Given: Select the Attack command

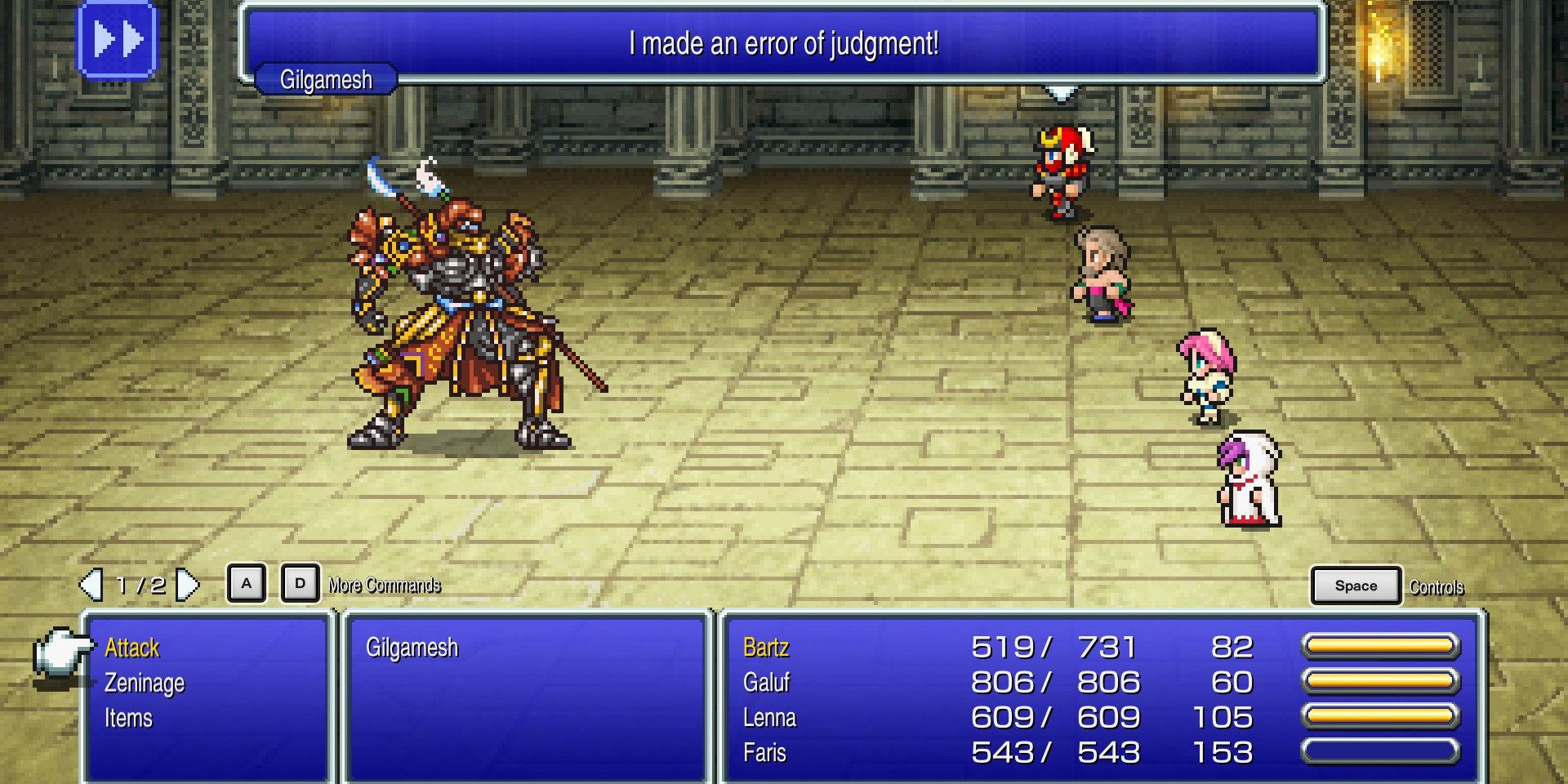Looking at the screenshot, I should pos(131,648).
